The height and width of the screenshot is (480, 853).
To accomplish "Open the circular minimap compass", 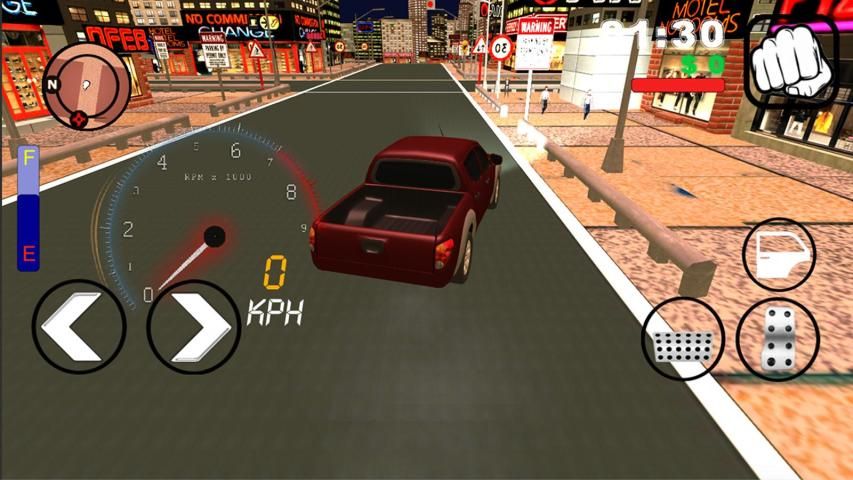I will coord(87,85).
